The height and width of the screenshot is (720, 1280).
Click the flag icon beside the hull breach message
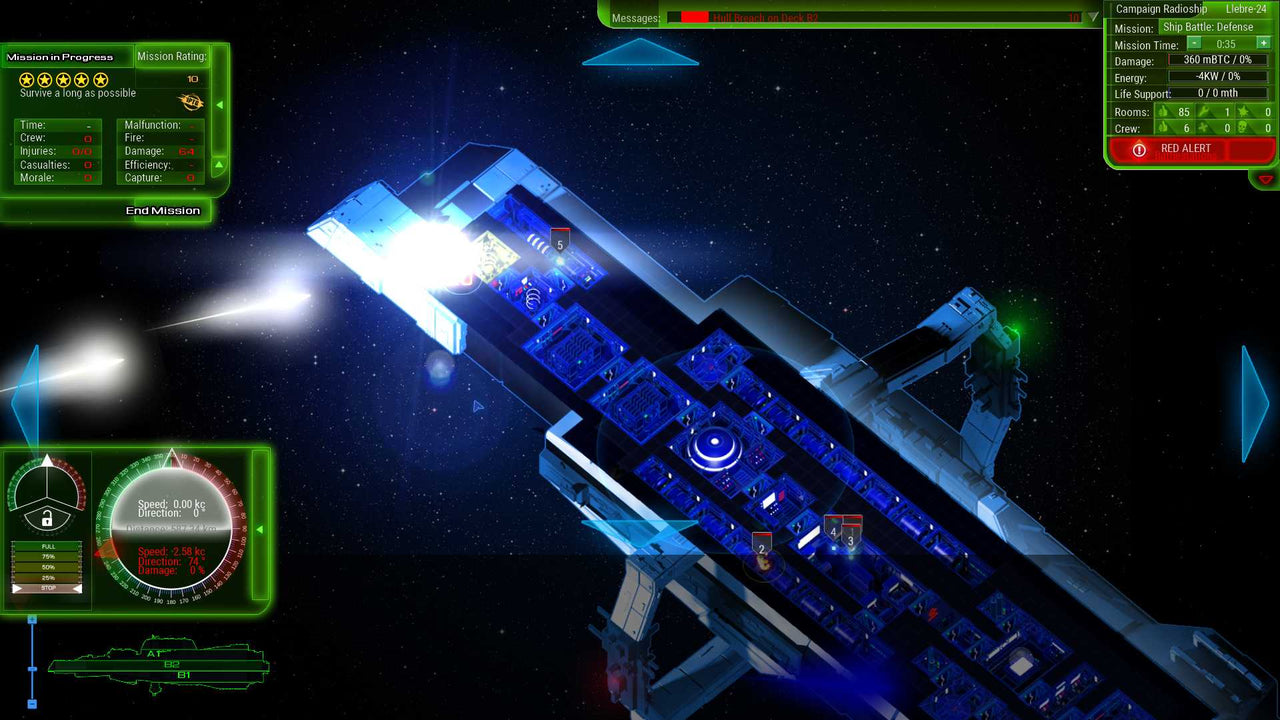696,16
